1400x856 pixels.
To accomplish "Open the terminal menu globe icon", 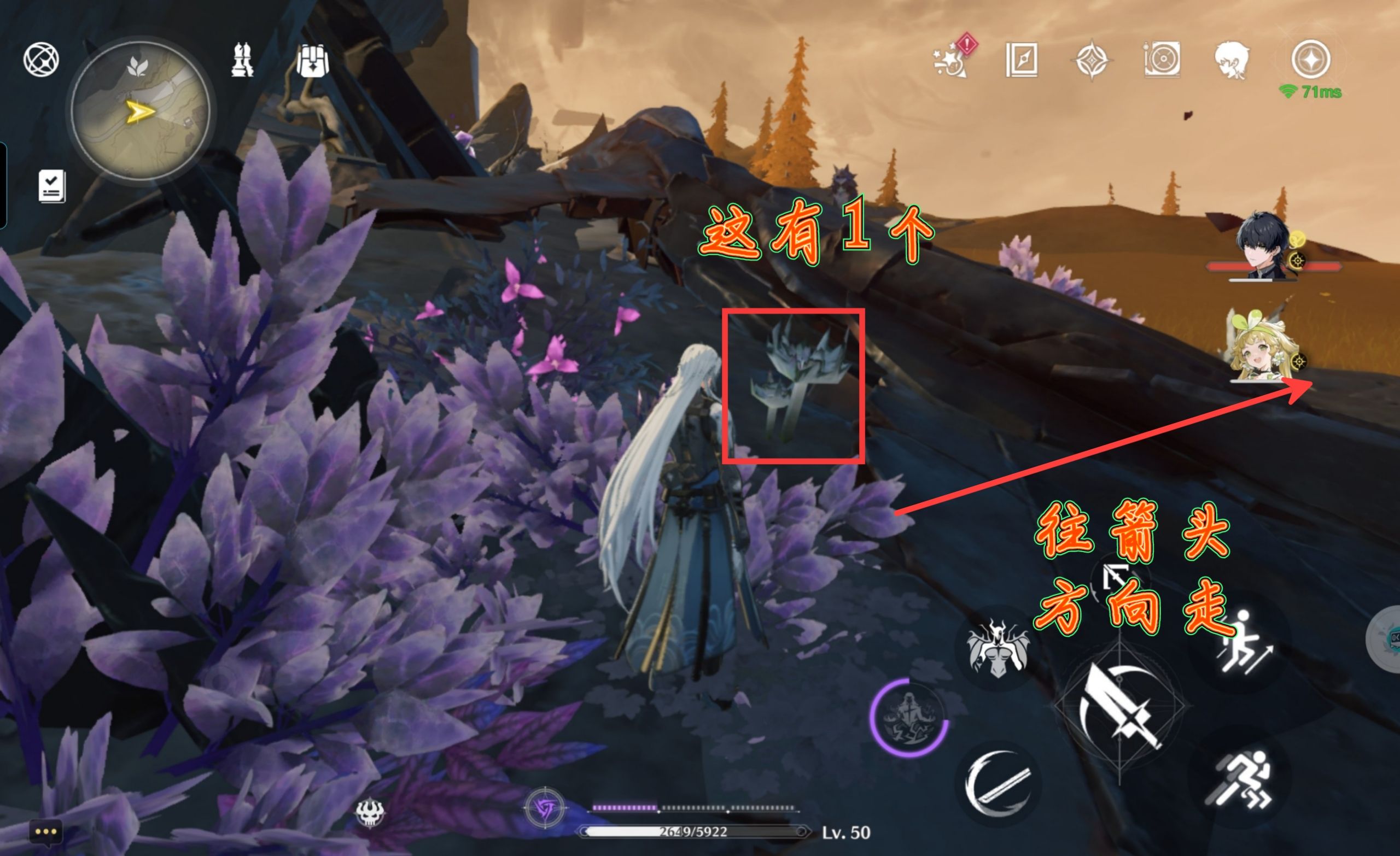I will point(41,60).
